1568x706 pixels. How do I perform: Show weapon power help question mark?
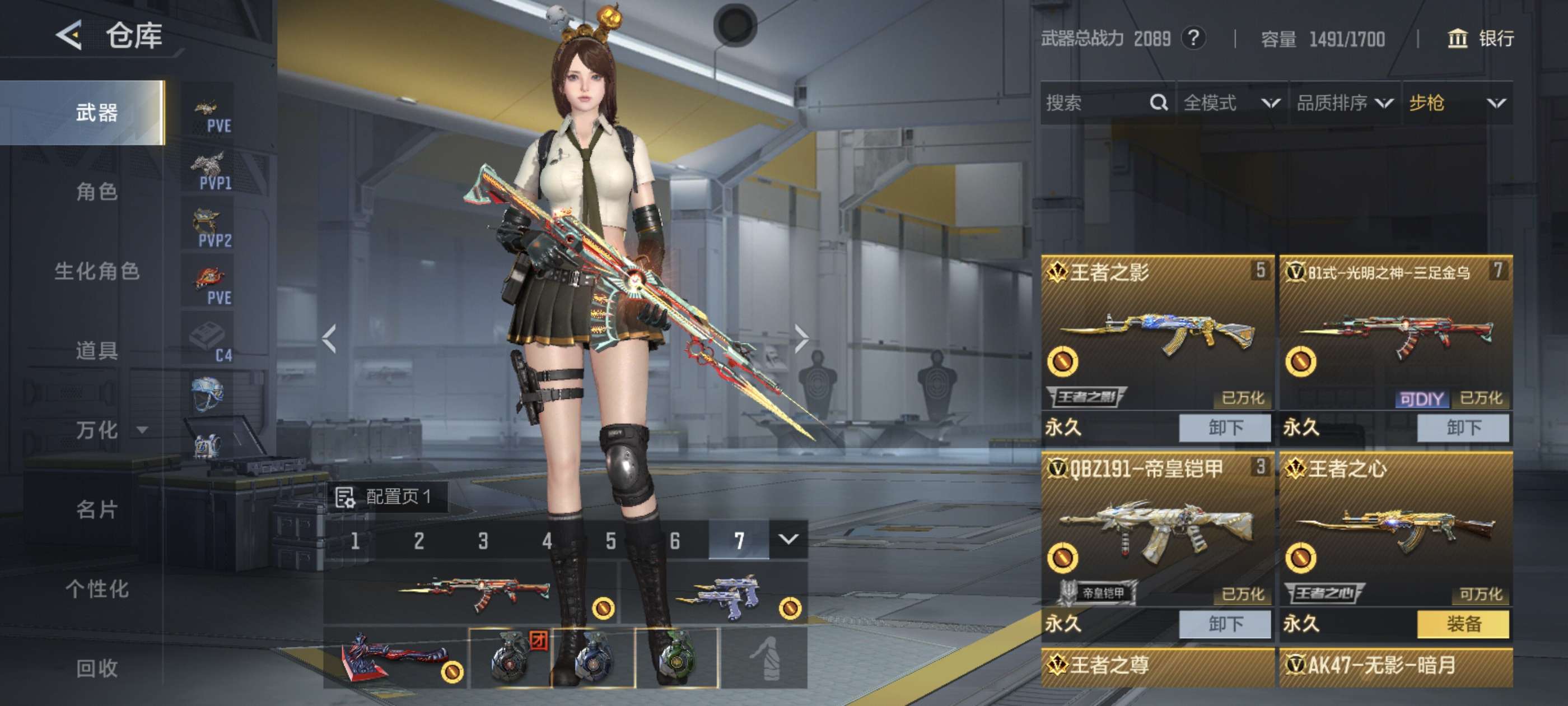click(x=1193, y=39)
